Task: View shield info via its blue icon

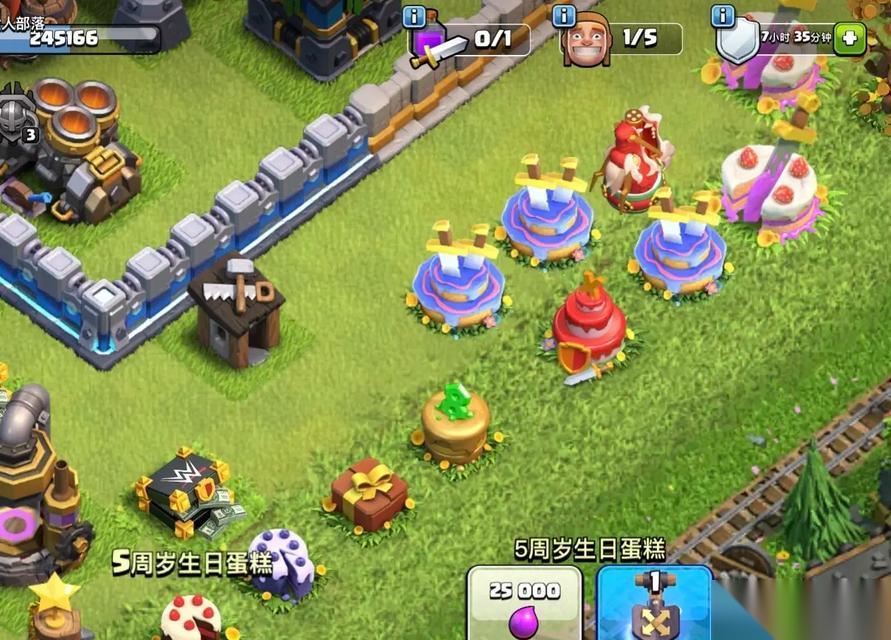Action: click(x=722, y=16)
